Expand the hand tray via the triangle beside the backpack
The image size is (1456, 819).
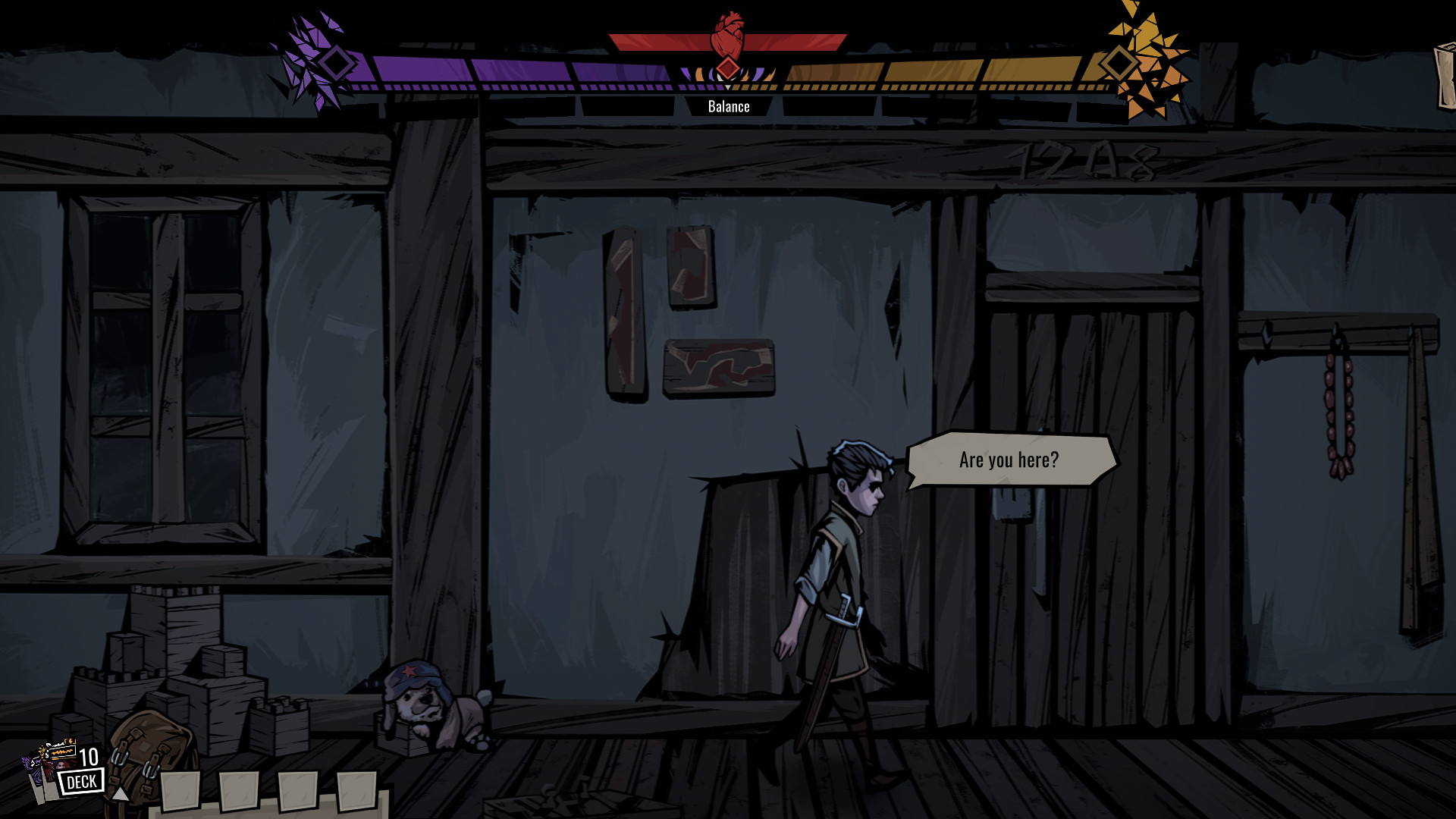(x=120, y=794)
